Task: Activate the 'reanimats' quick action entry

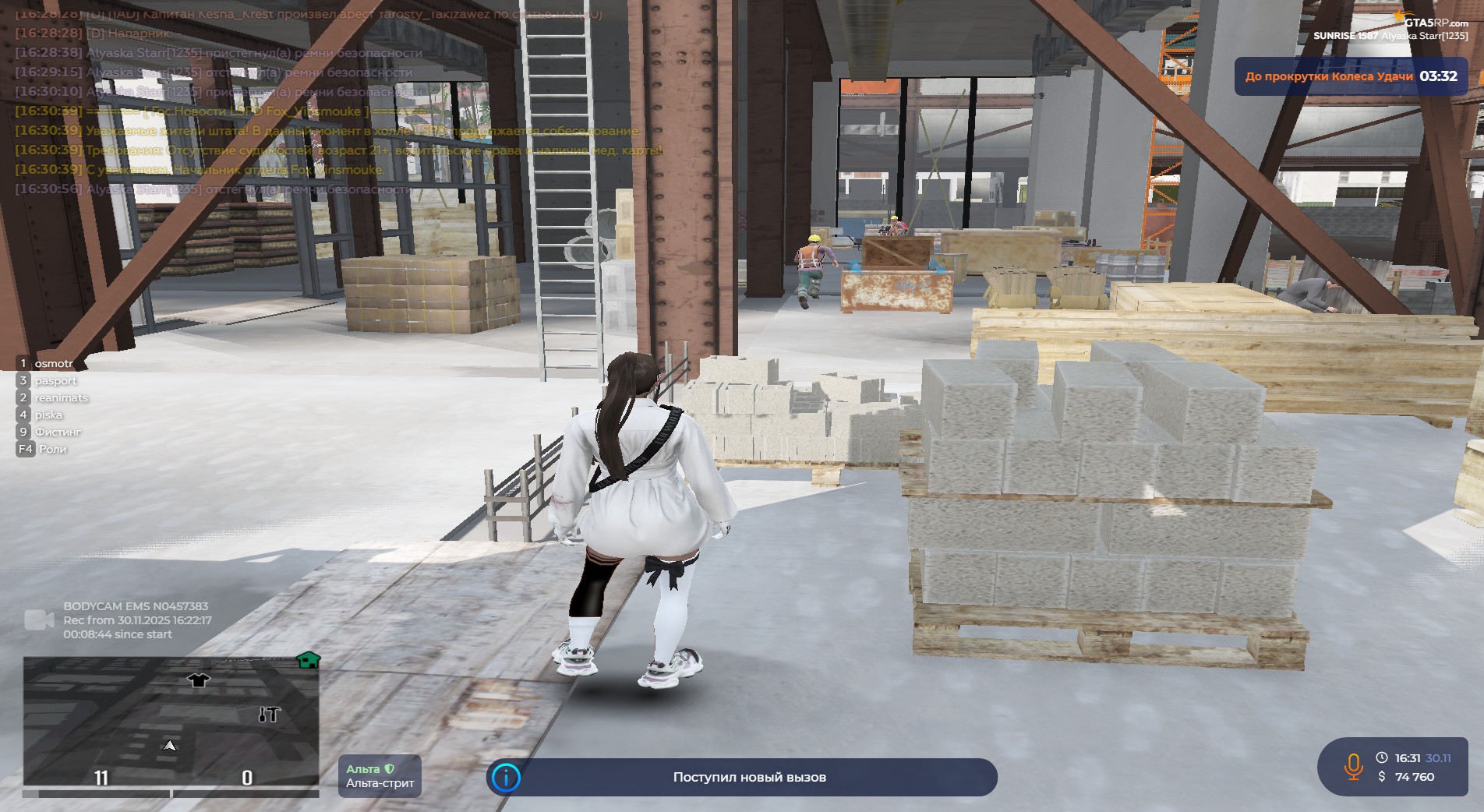Action: tap(61, 398)
